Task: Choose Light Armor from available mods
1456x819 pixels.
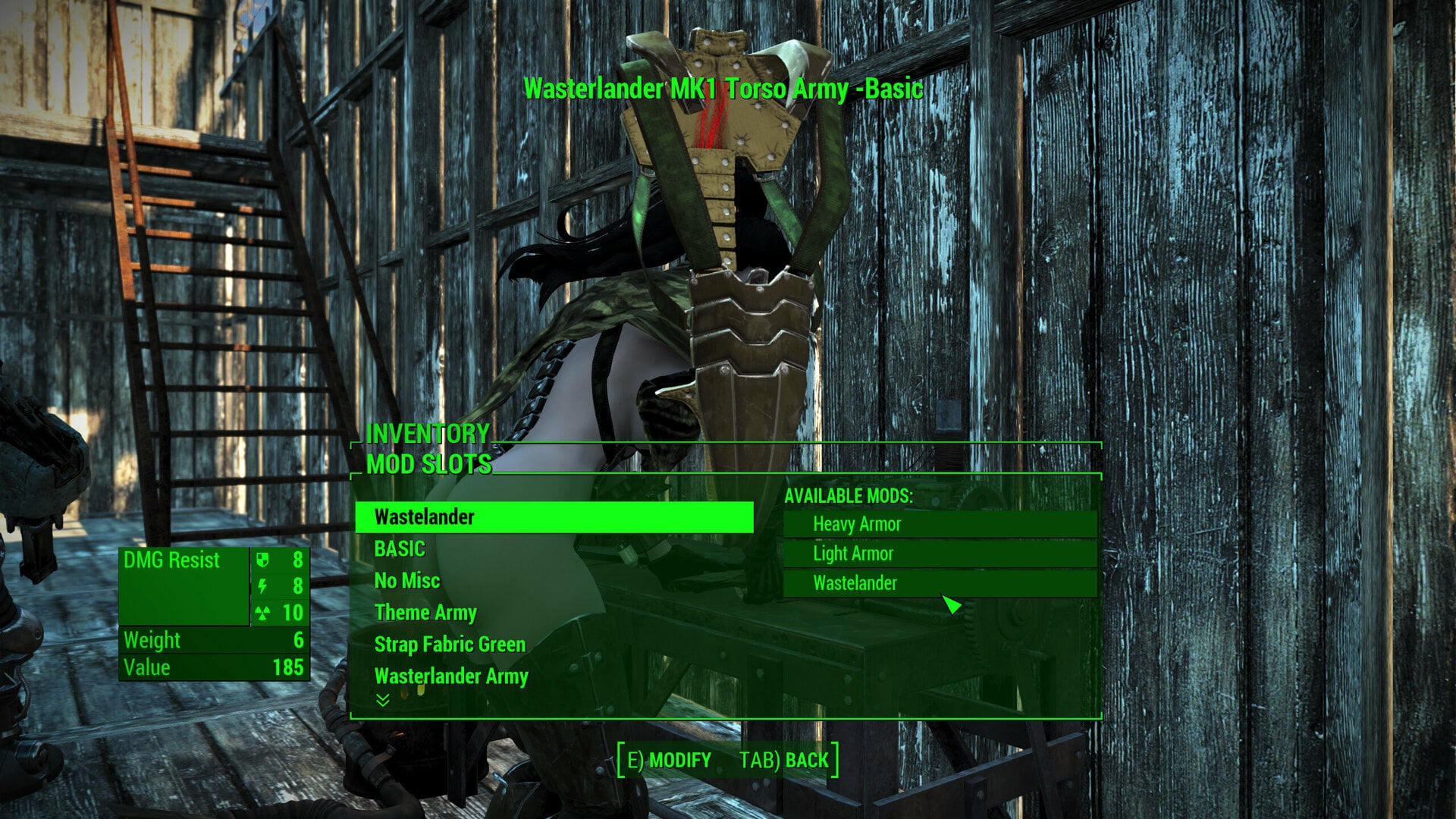Action: [852, 554]
